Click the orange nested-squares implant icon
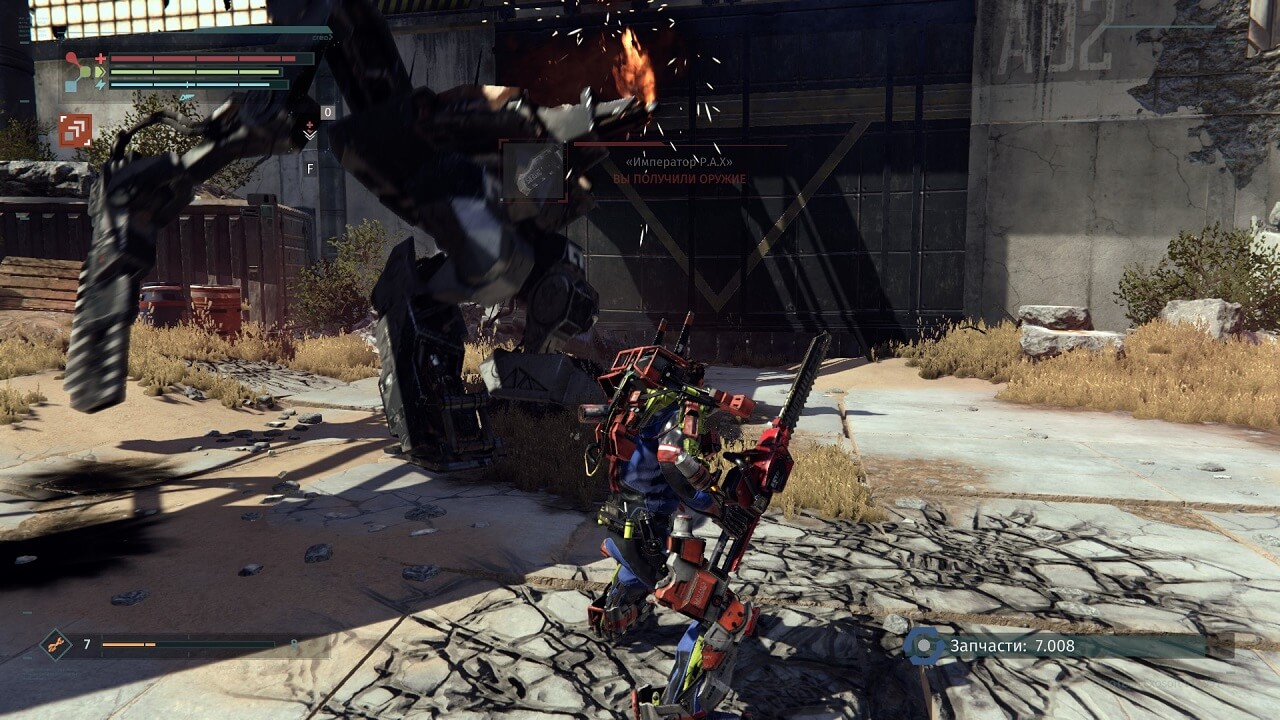Image resolution: width=1280 pixels, height=720 pixels. pyautogui.click(x=75, y=130)
